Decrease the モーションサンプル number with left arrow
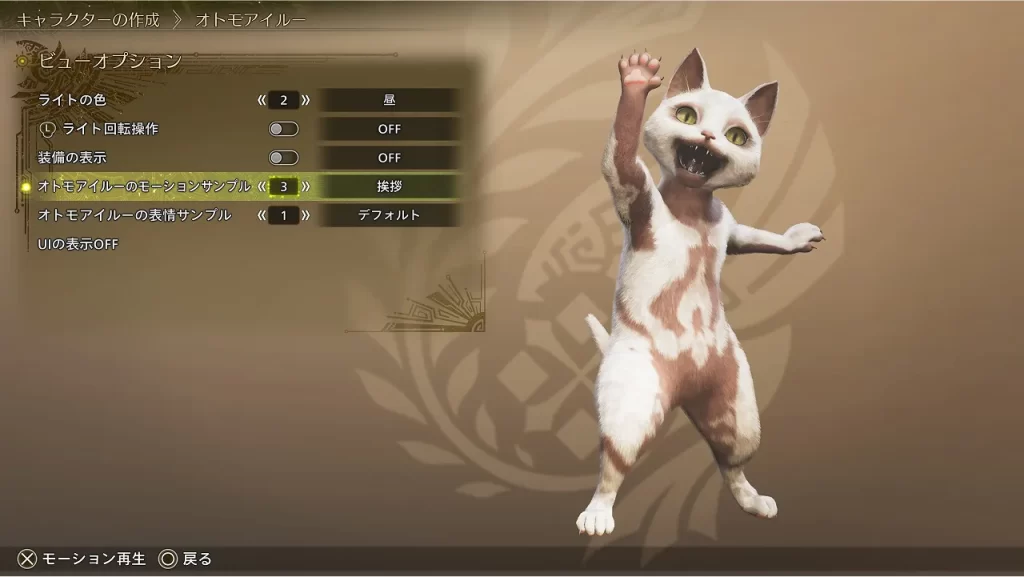1024x577 pixels. point(262,186)
